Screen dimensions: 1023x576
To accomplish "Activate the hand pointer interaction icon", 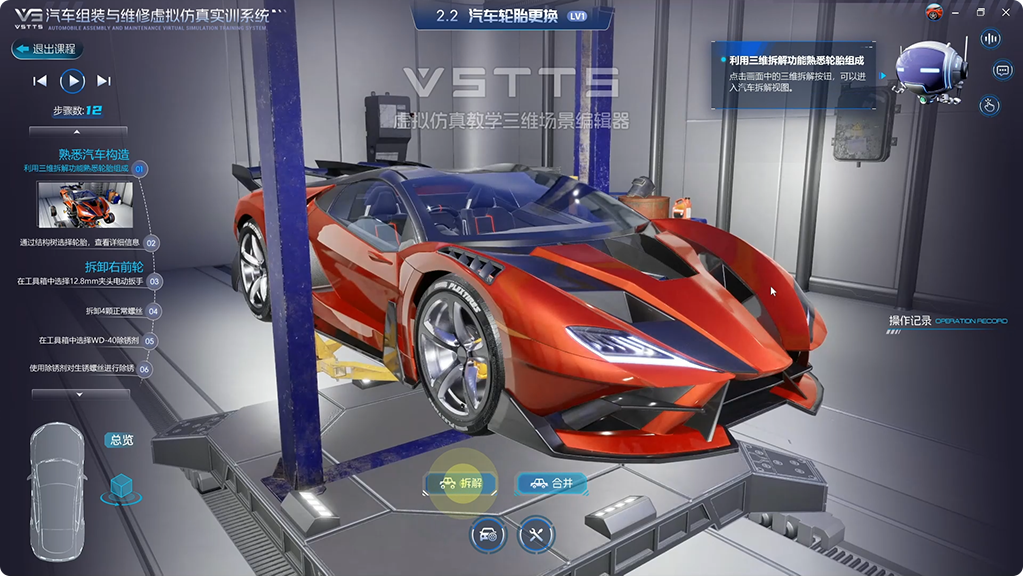I will click(989, 105).
